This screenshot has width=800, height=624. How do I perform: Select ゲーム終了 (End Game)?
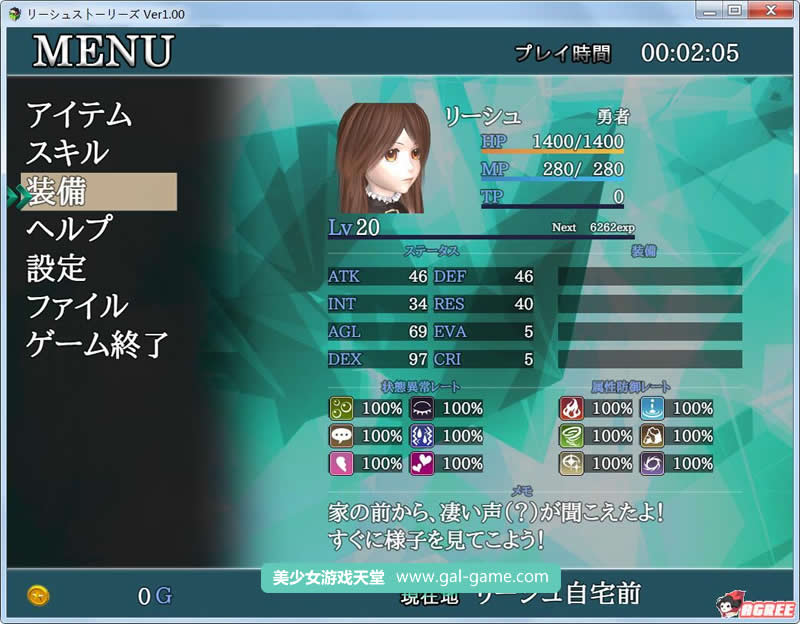97,345
